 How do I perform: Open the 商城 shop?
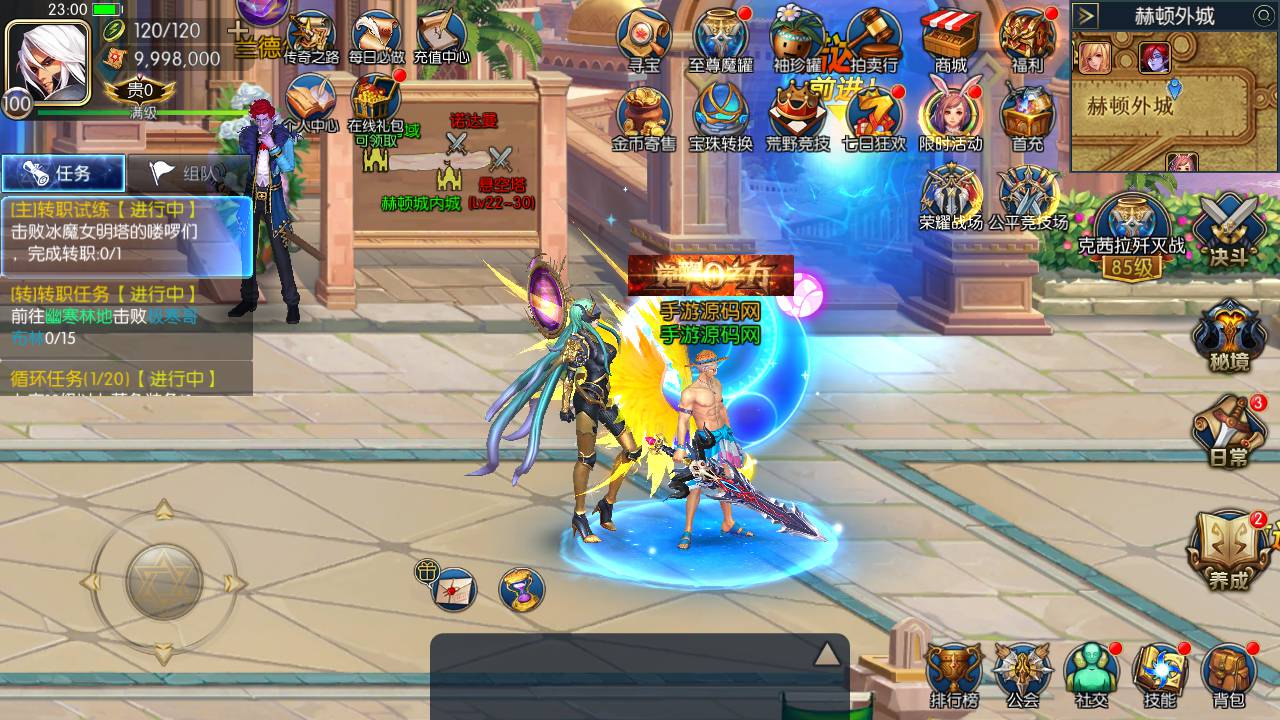951,38
